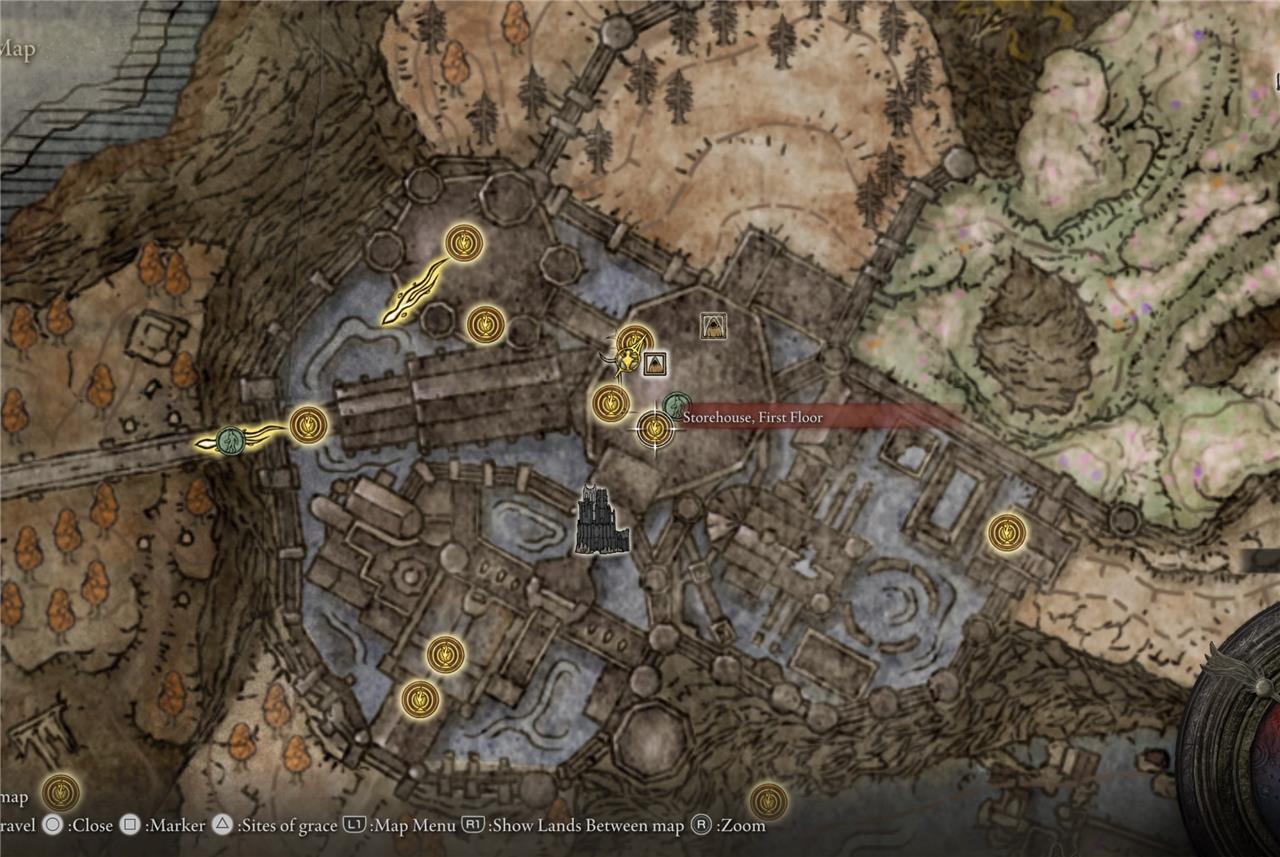Select the northernmost site of grace on the map

464,241
